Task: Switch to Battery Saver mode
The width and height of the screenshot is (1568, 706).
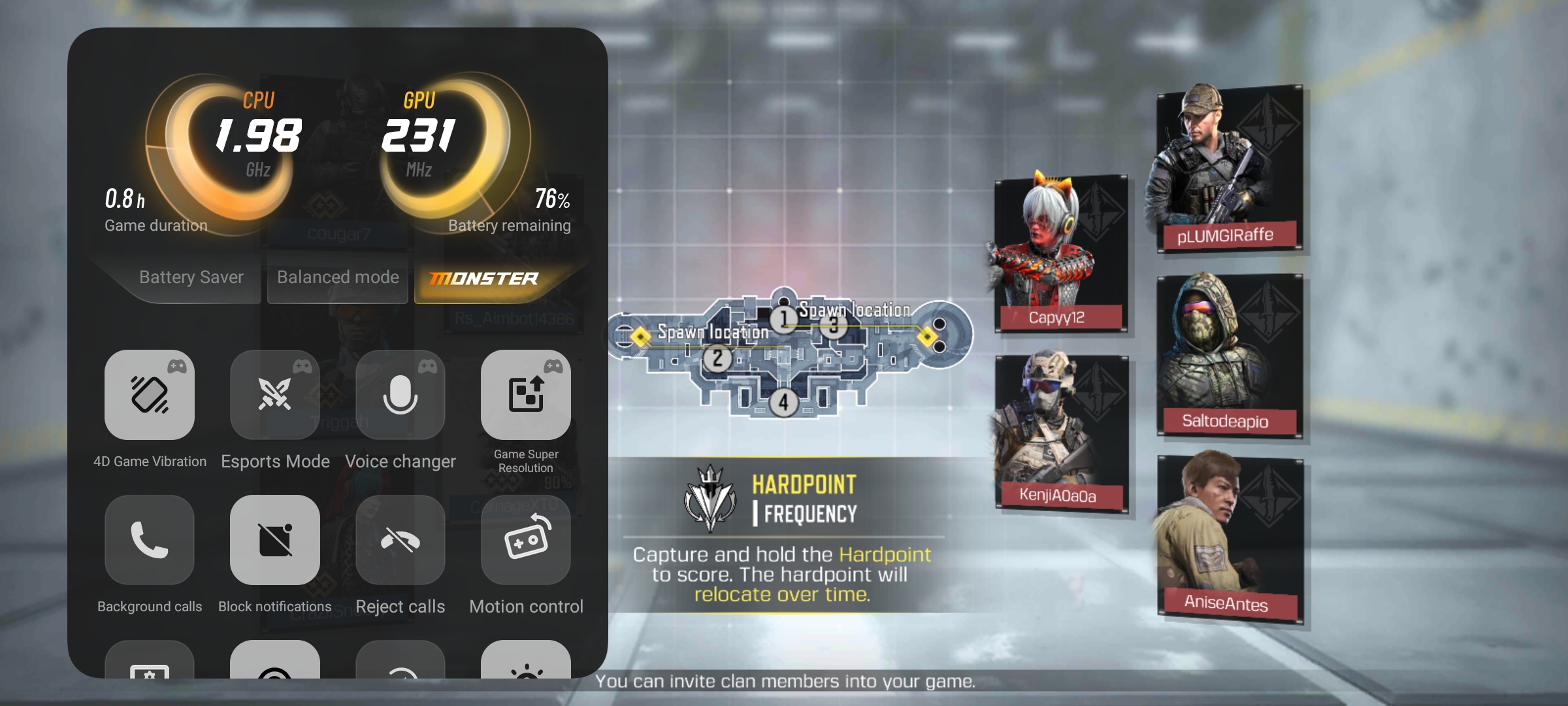Action: [x=191, y=278]
